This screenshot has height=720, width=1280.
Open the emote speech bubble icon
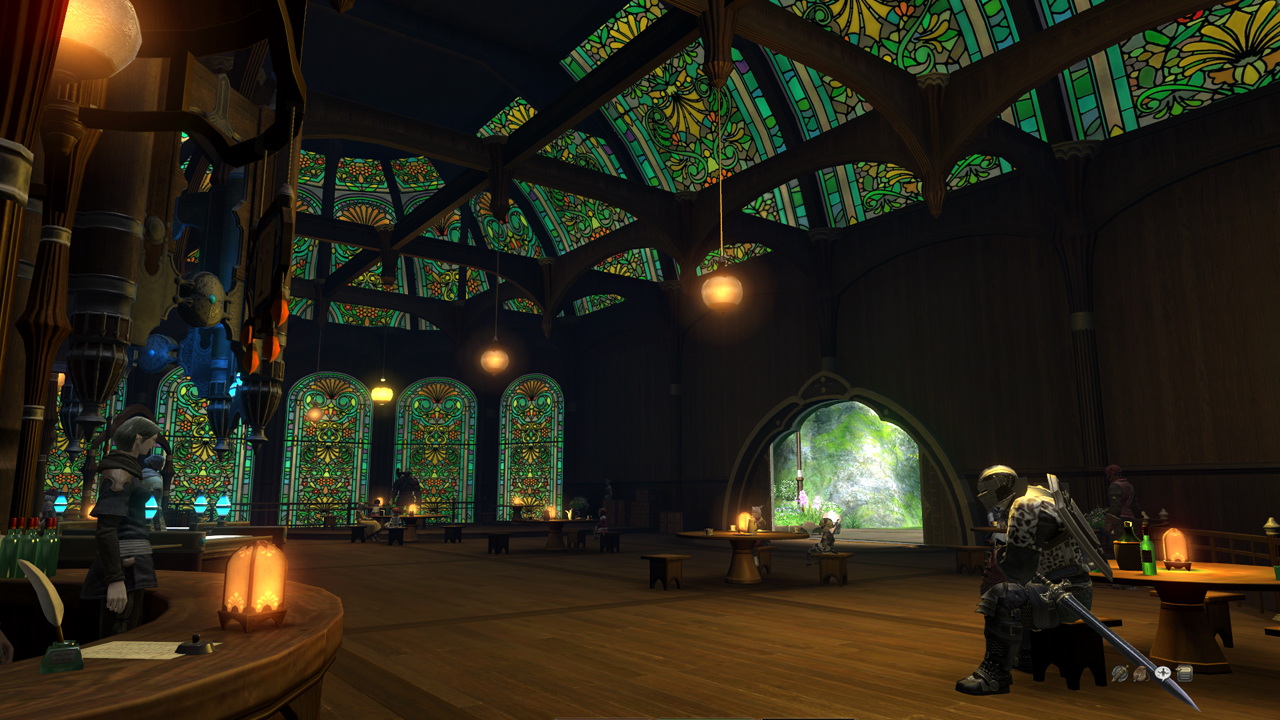(1163, 673)
